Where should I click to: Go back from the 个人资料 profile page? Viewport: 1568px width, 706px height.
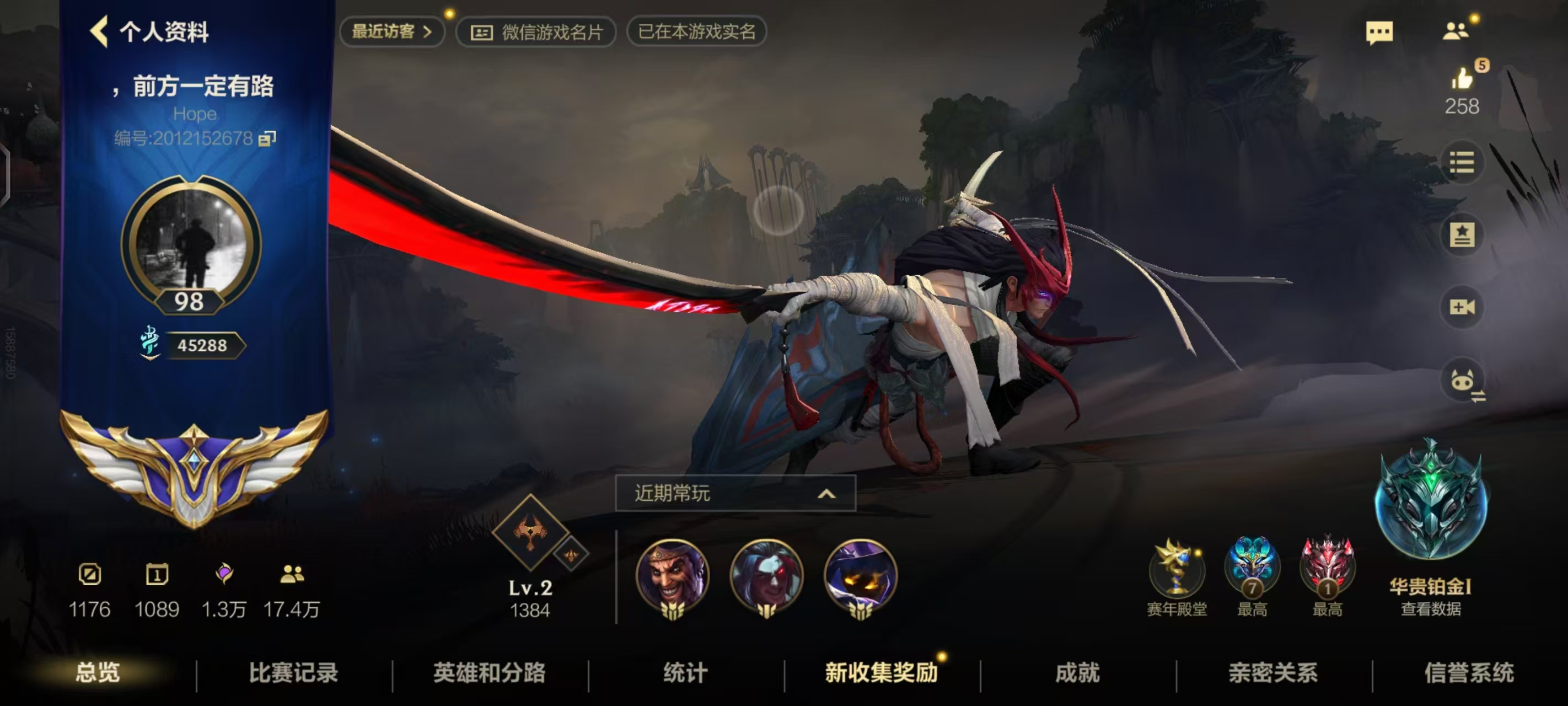(x=100, y=31)
